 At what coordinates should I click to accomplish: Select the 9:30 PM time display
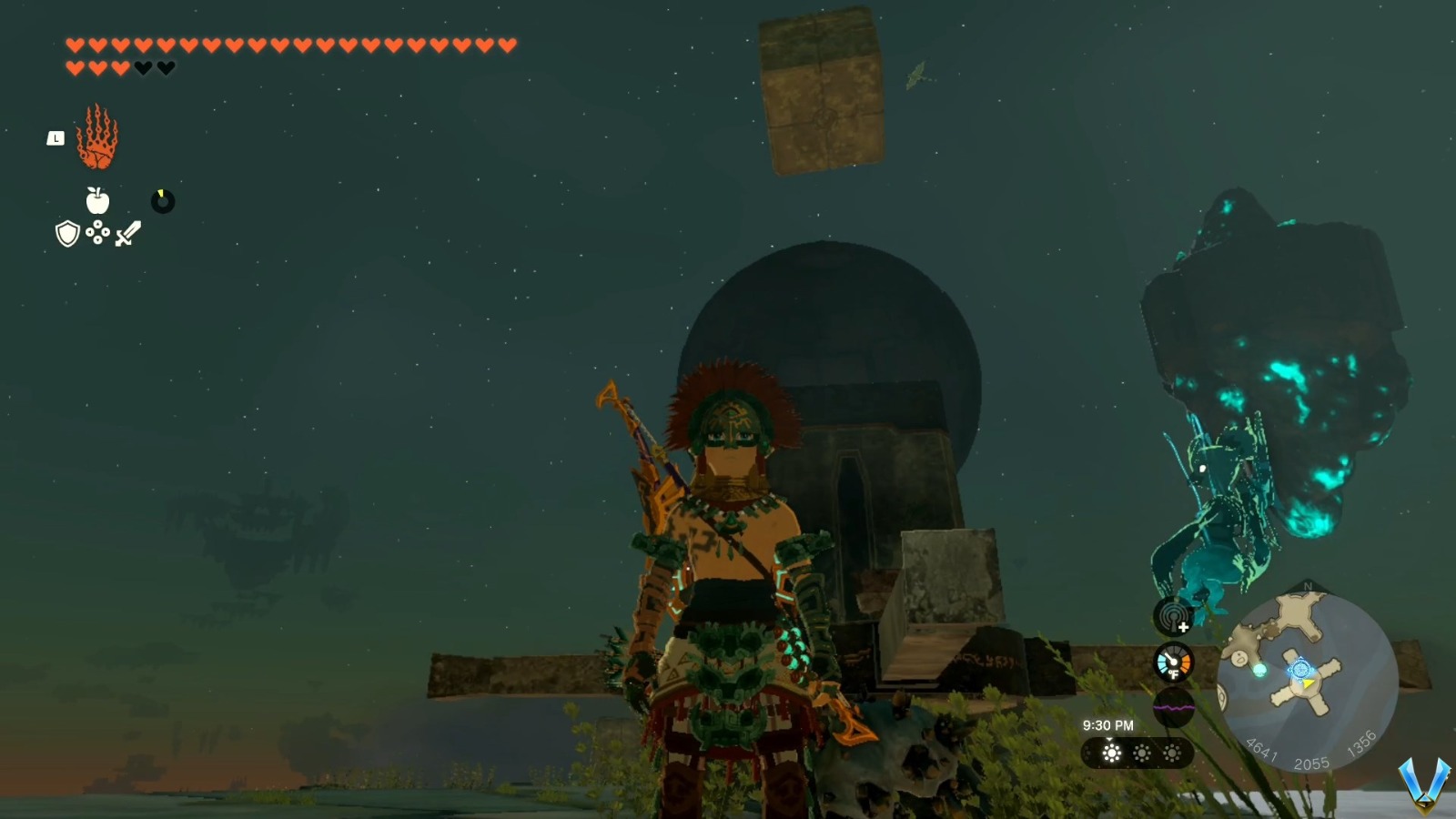(x=1108, y=724)
